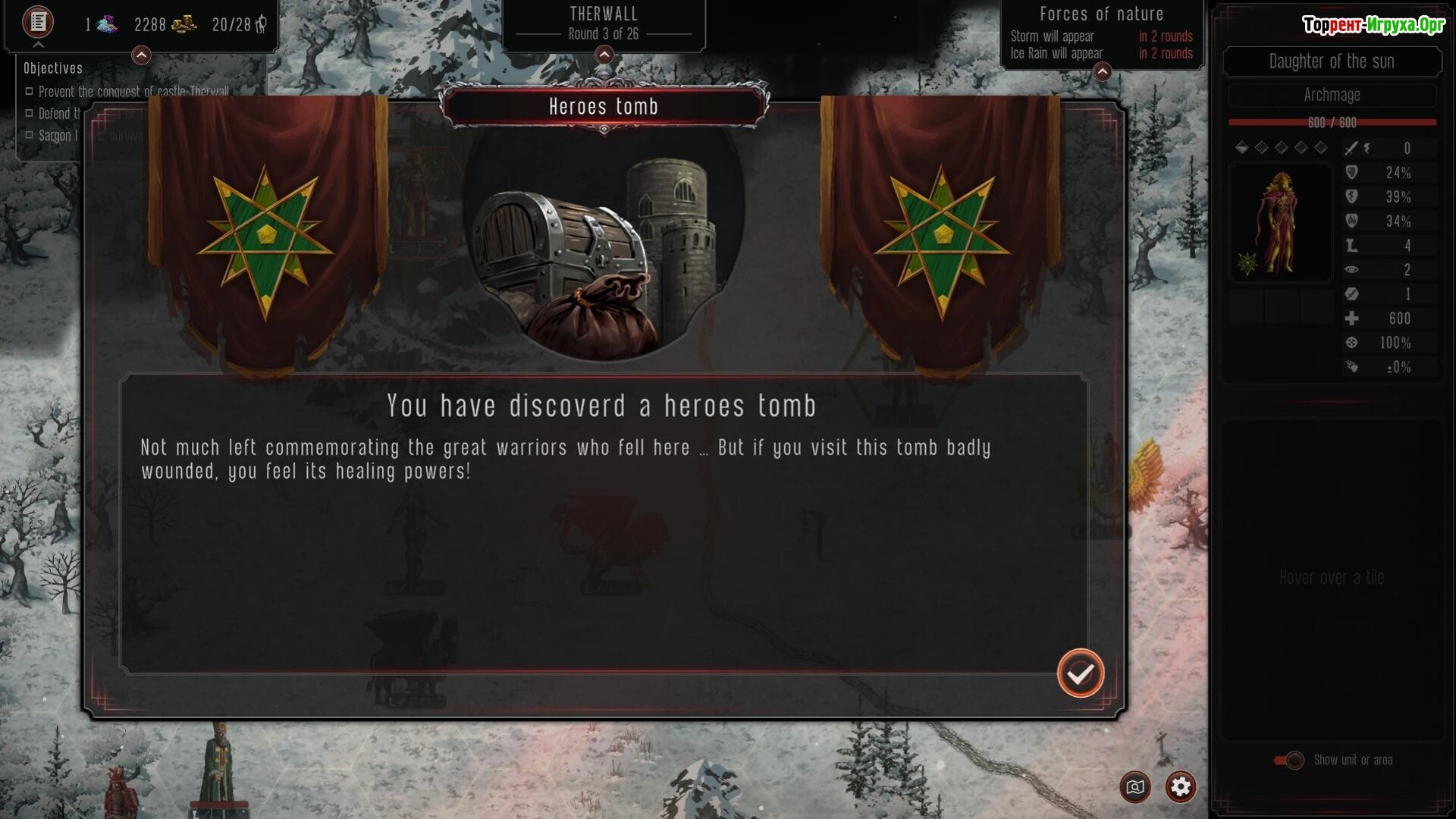Open the settings gear
Viewport: 1456px width, 819px height.
(x=1180, y=787)
